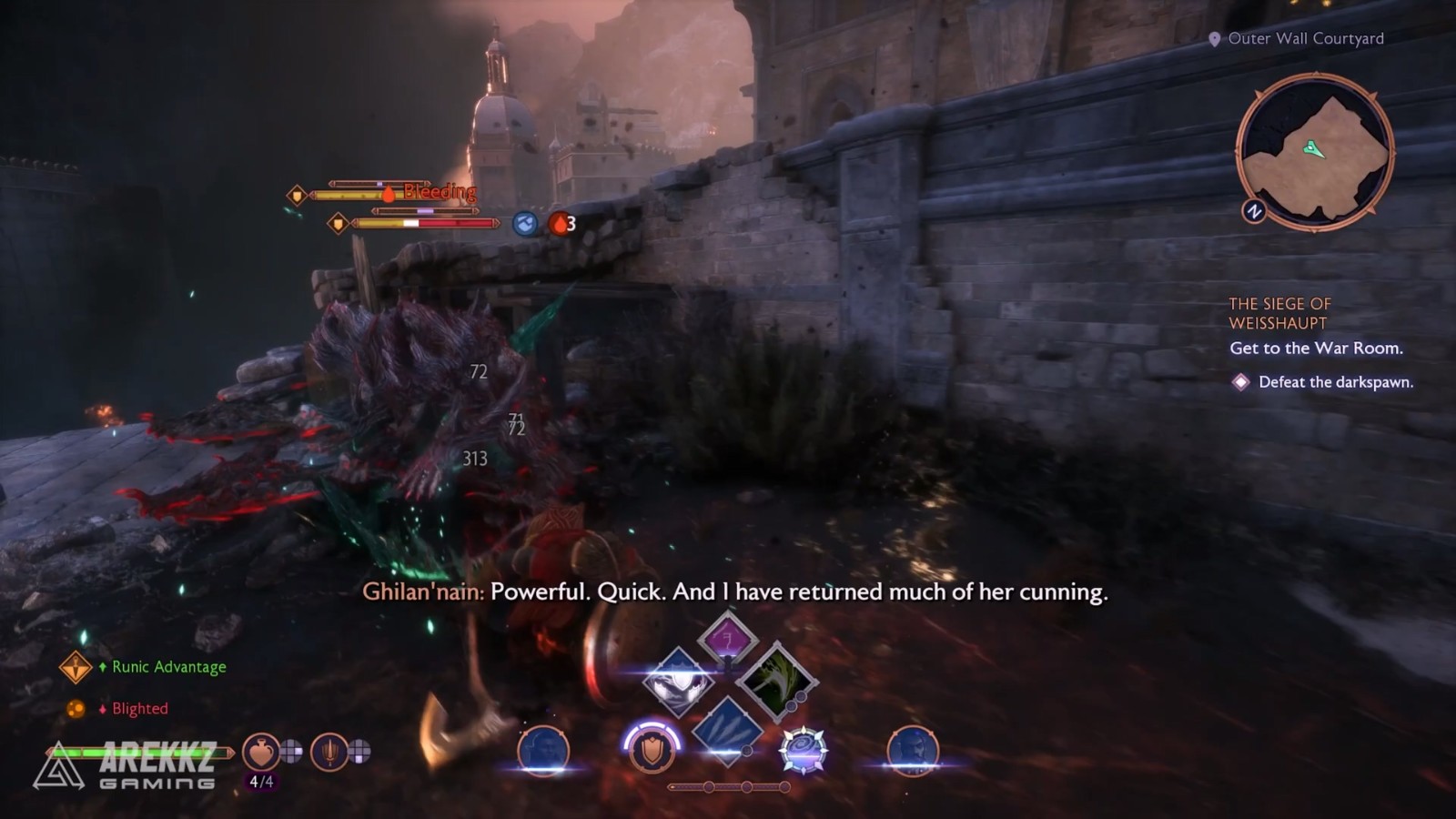Activate the purple rune diamond ability
This screenshot has width=1456, height=819.
click(727, 639)
